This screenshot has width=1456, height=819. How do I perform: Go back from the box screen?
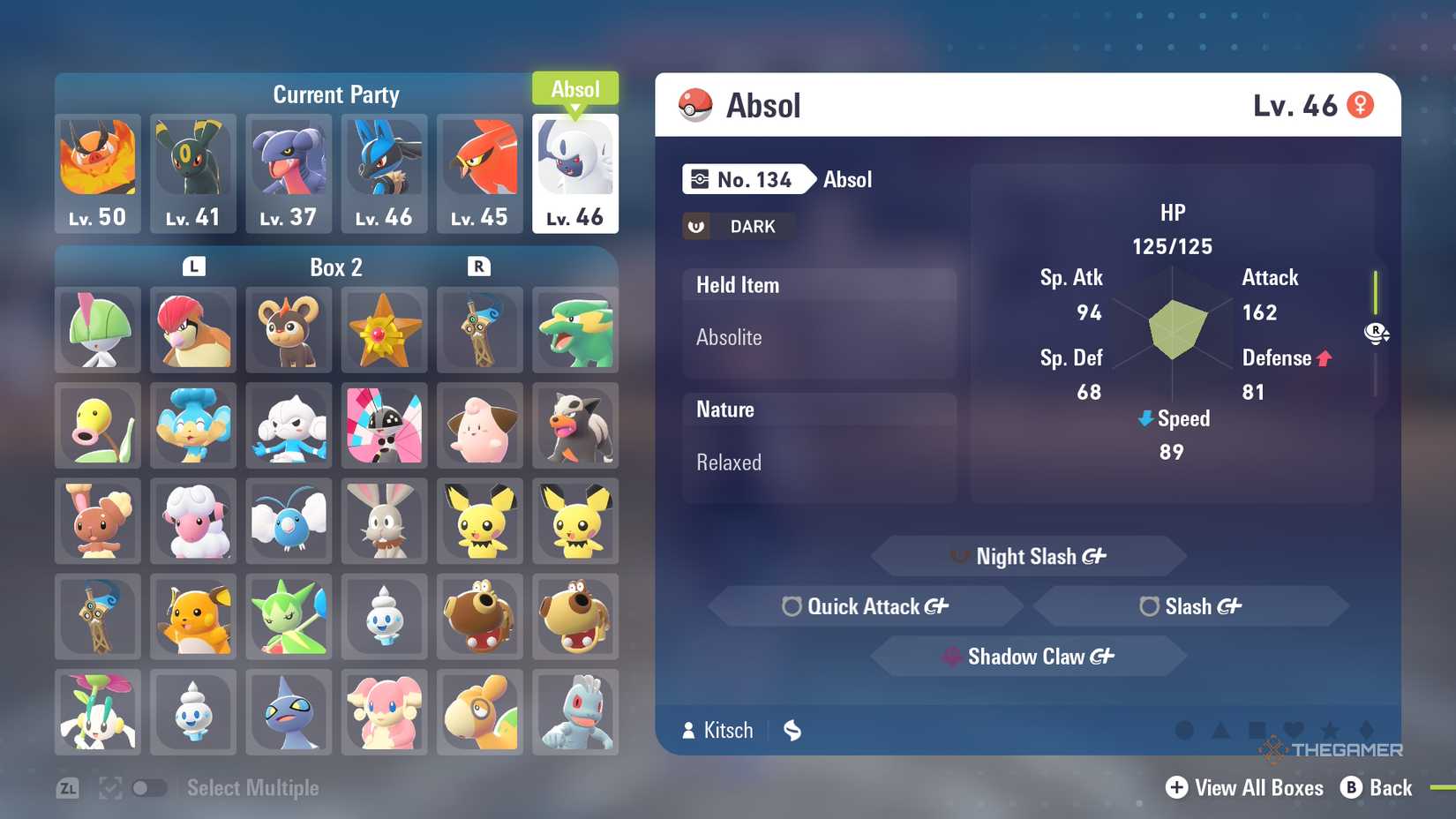point(1377,787)
